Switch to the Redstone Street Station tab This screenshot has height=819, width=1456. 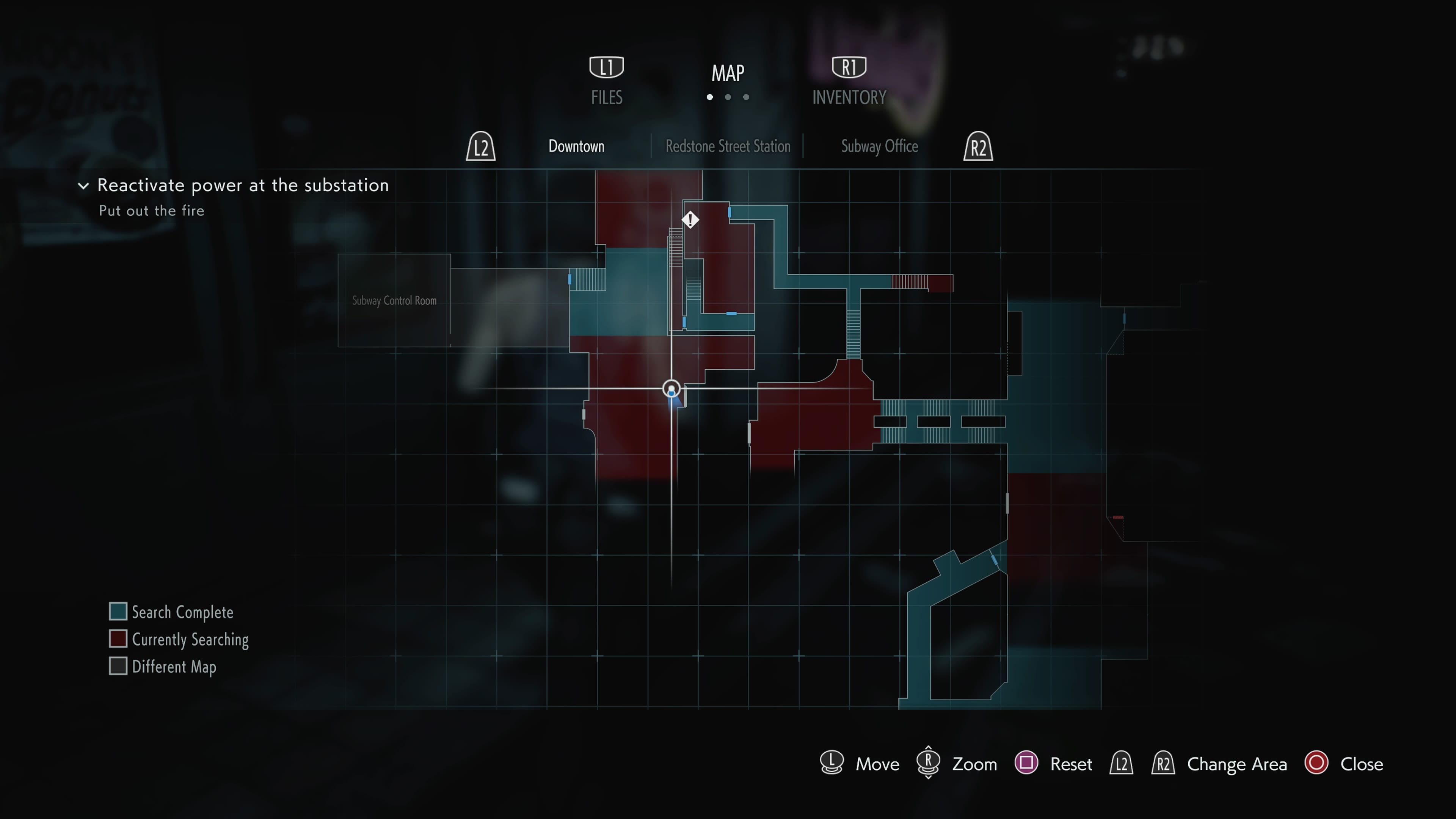728,146
